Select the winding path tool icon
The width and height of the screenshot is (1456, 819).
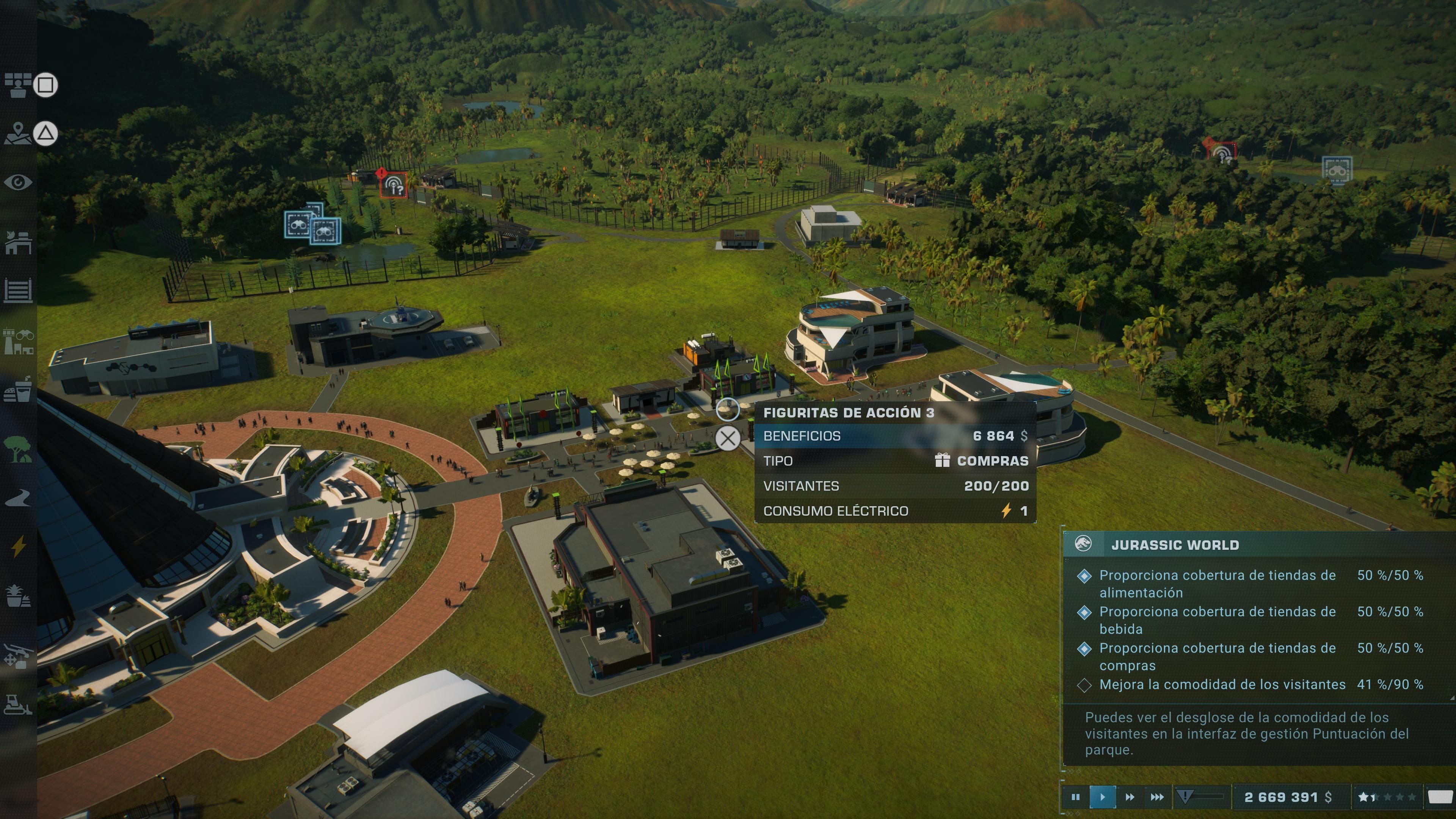click(18, 498)
